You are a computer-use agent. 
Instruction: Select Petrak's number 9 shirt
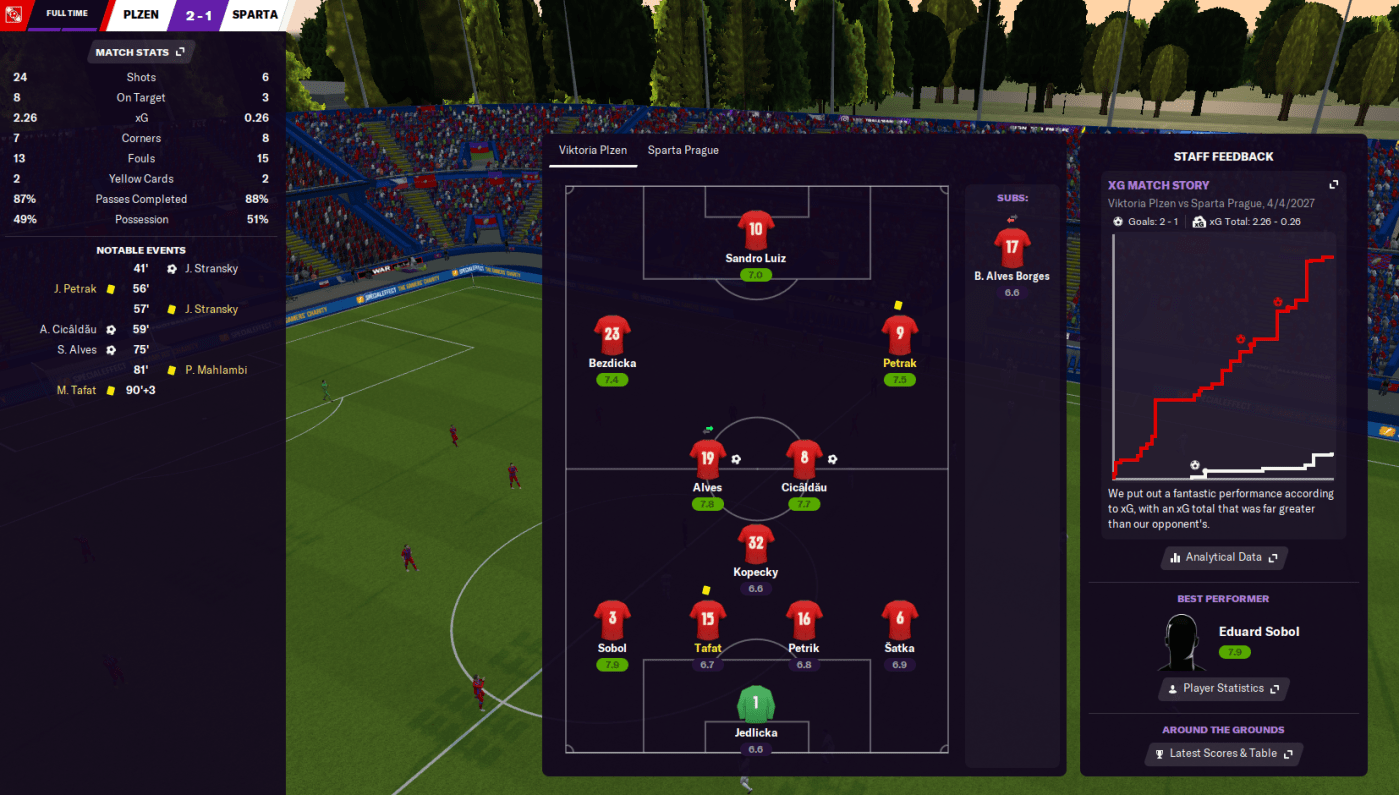tap(900, 335)
